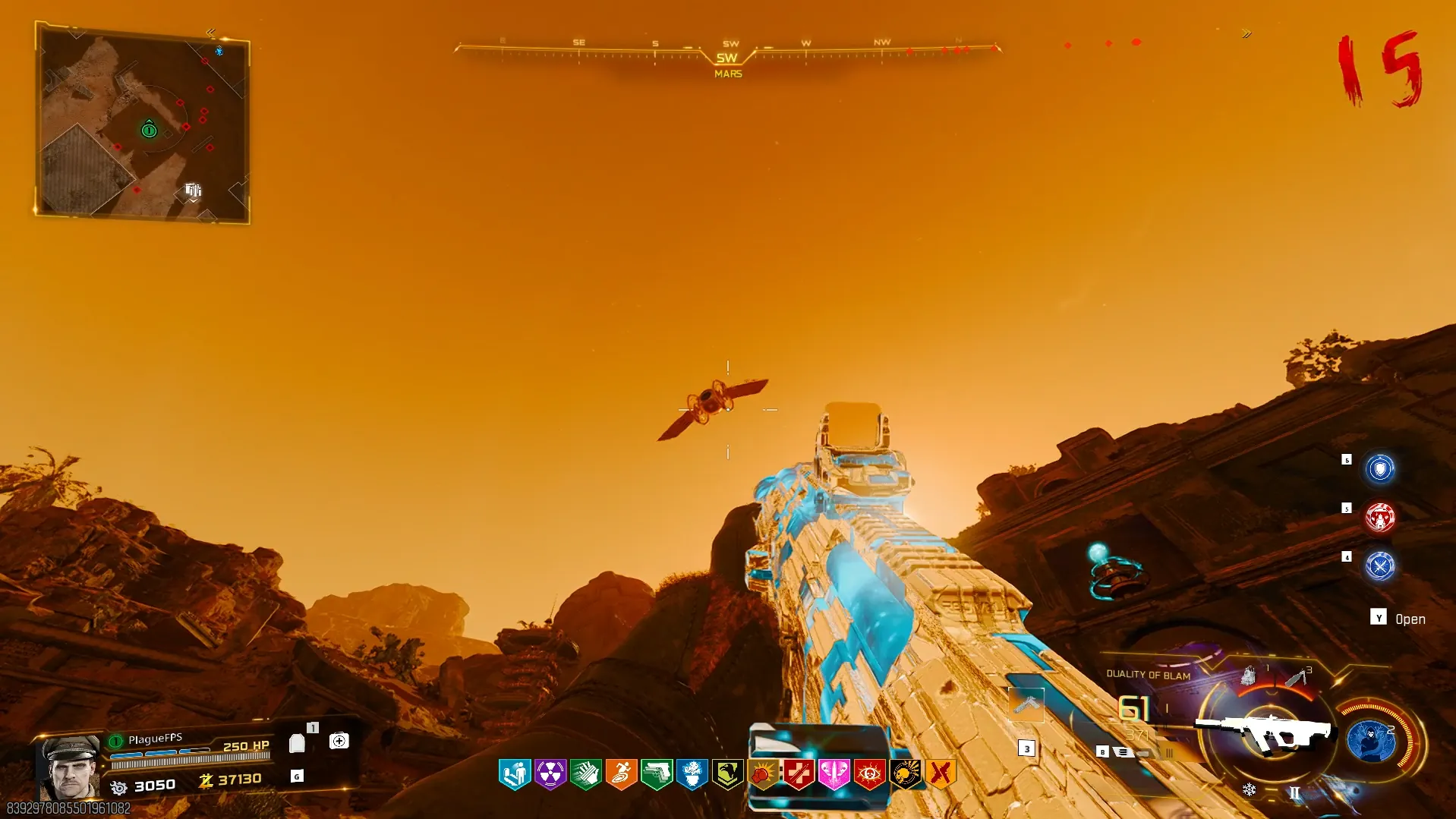
Task: Select the green speed hands perk icon
Action: pyautogui.click(x=585, y=774)
